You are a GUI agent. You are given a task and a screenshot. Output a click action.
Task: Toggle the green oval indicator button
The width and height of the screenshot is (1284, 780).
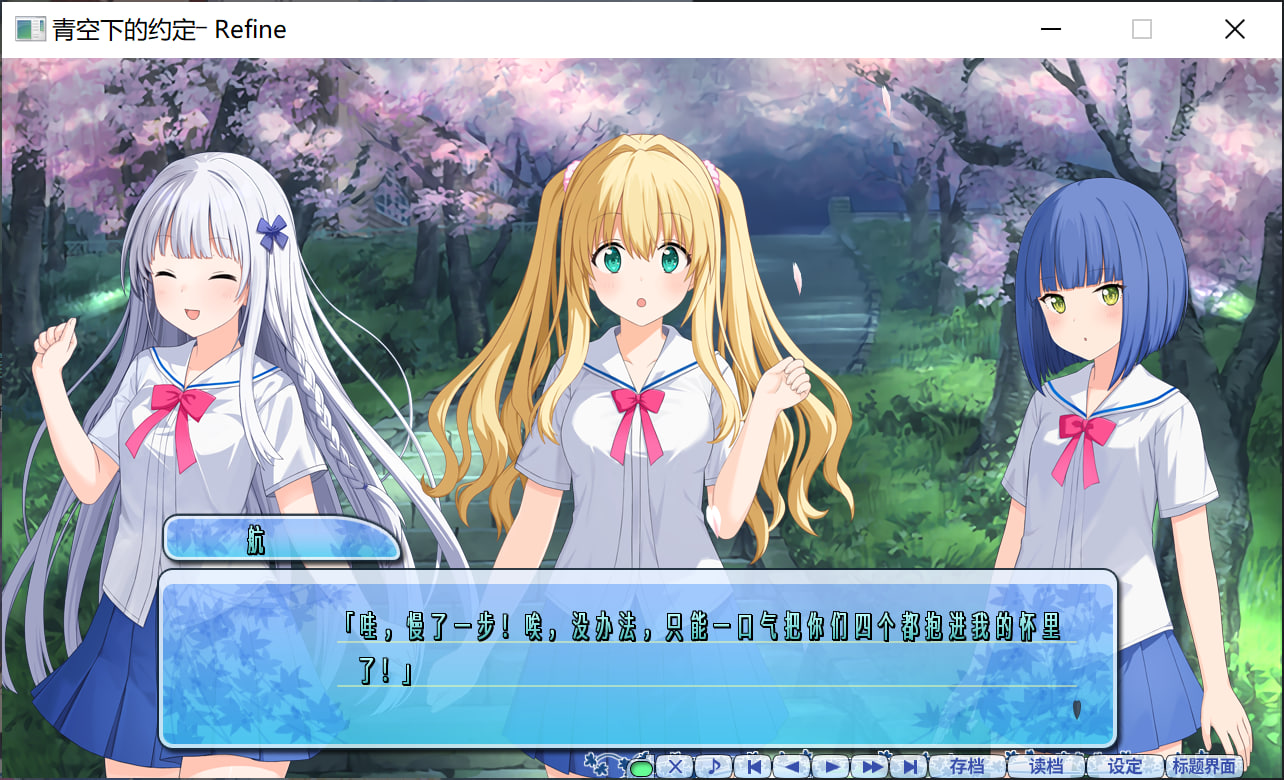[641, 769]
